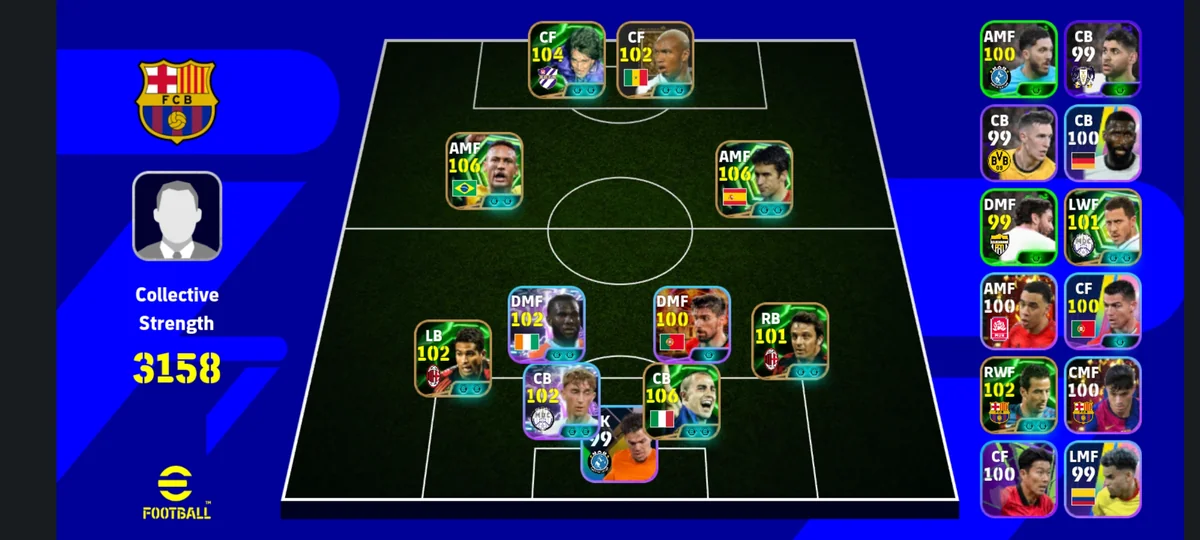The image size is (1200, 540).
Task: Select the CF card rated 104
Action: [566, 60]
